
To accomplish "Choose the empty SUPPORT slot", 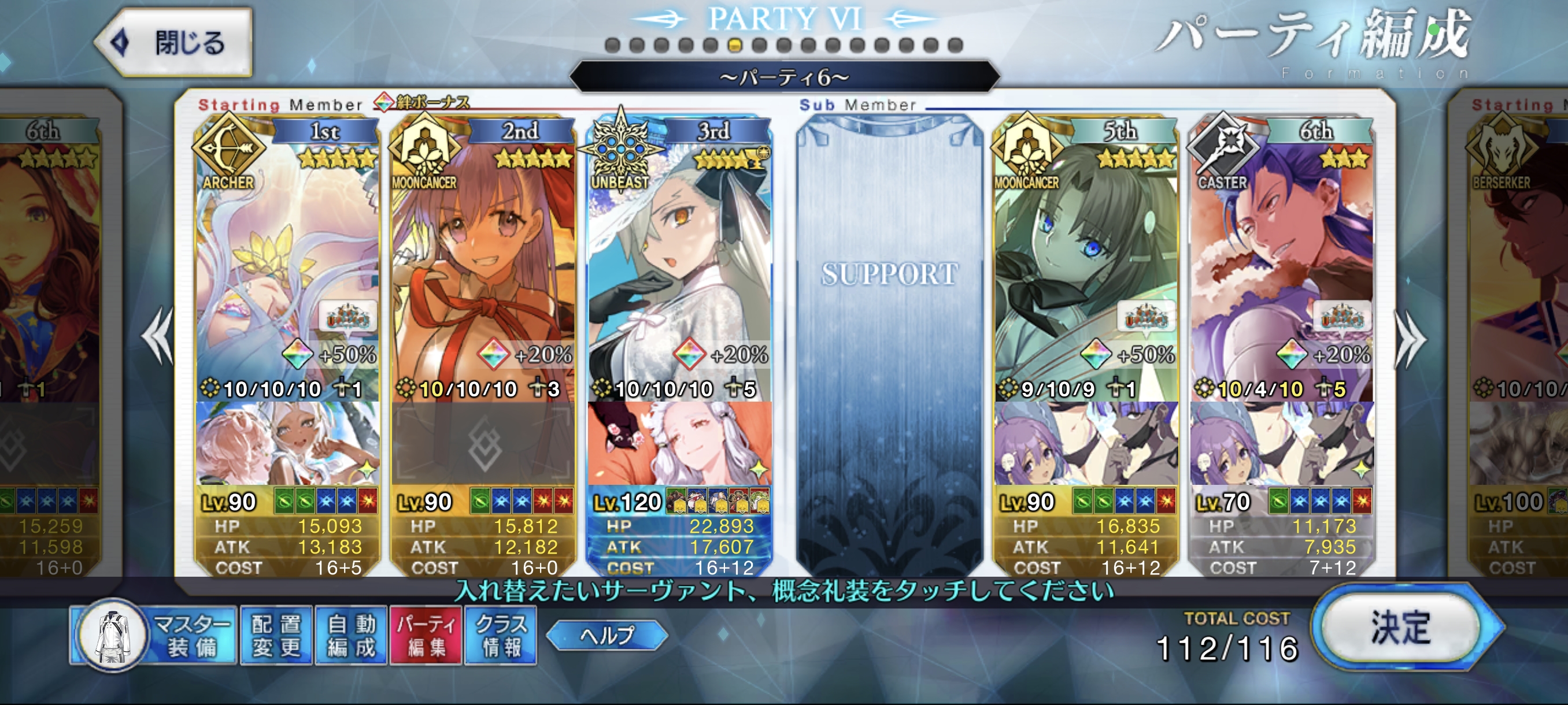I will click(x=889, y=340).
